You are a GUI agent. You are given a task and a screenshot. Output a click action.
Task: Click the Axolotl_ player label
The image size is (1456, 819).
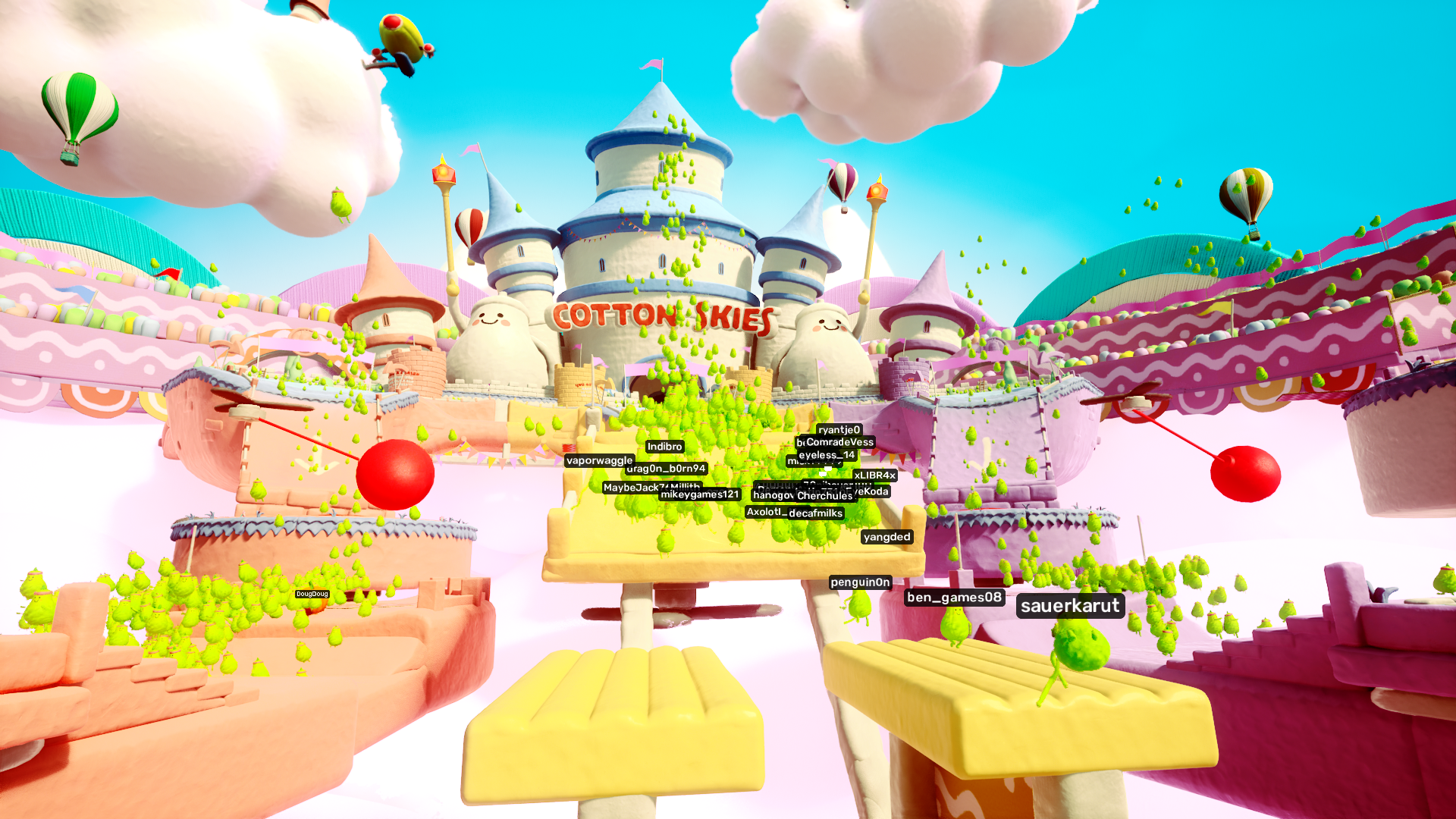coord(764,513)
